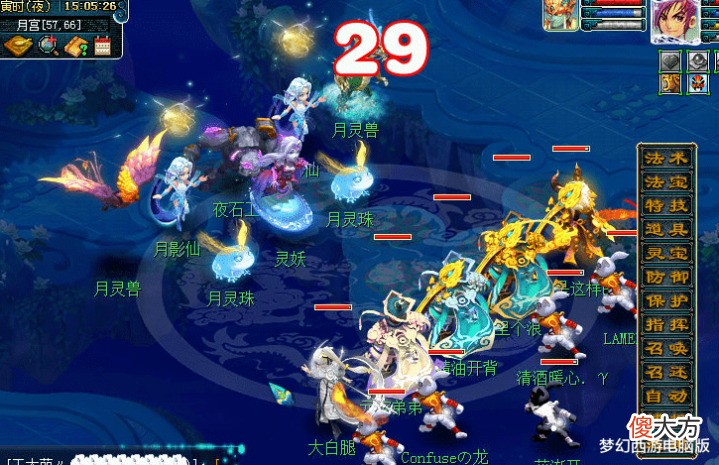Enable 自动 (auto) battle
The image size is (719, 465).
(666, 396)
